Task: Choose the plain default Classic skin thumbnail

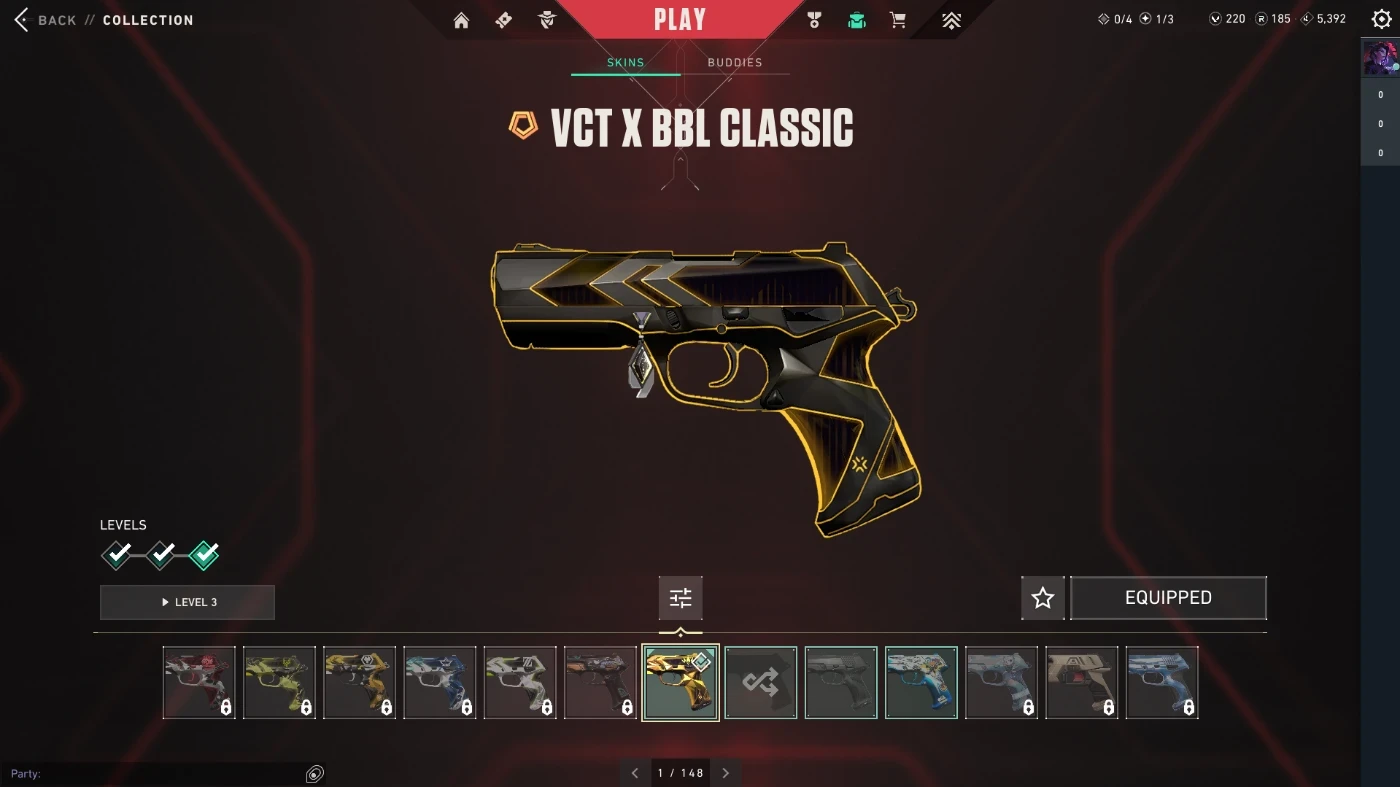Action: [x=841, y=683]
